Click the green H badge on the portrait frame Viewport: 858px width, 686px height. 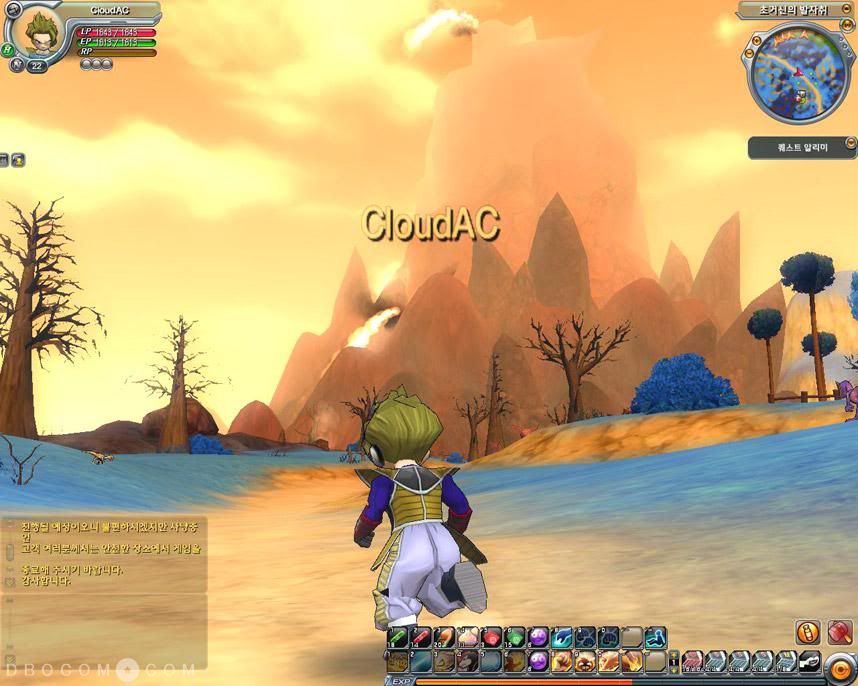(9, 49)
